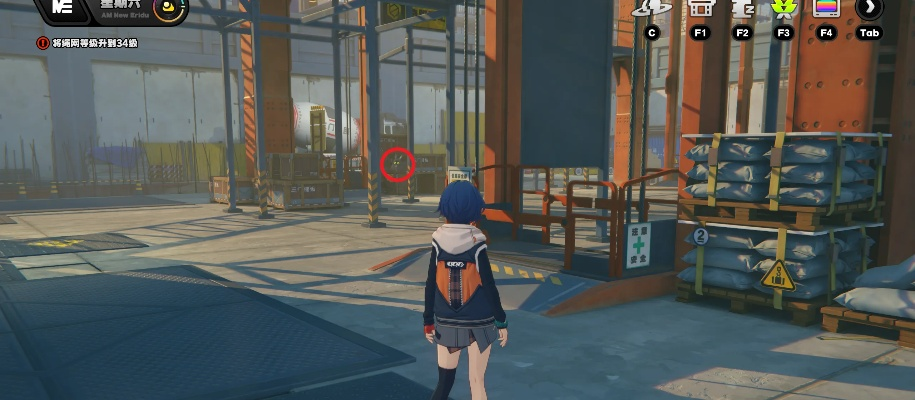
Task: Open the planet-shaped icon above C
Action: [652, 8]
